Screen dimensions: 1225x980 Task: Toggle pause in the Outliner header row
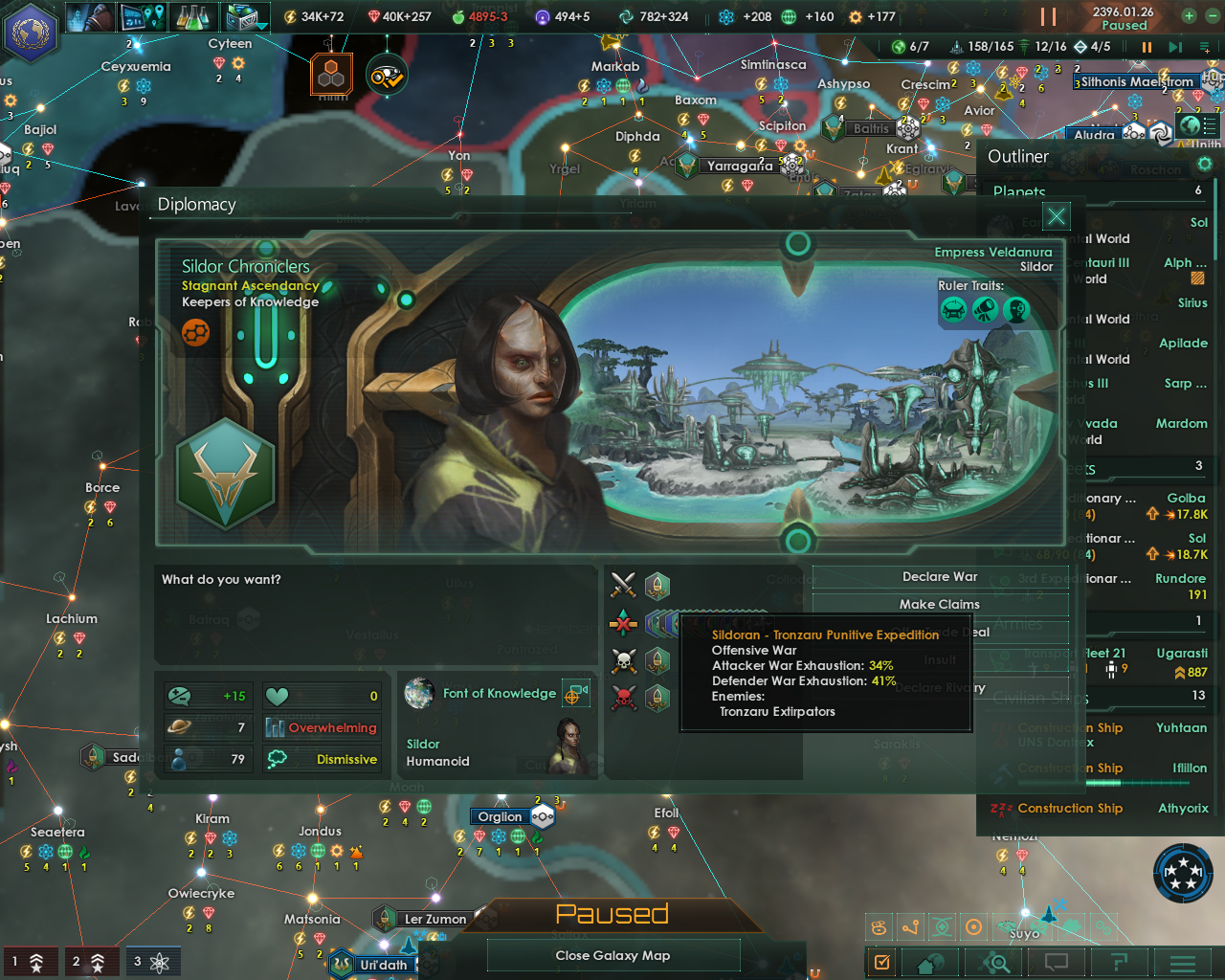1147,46
